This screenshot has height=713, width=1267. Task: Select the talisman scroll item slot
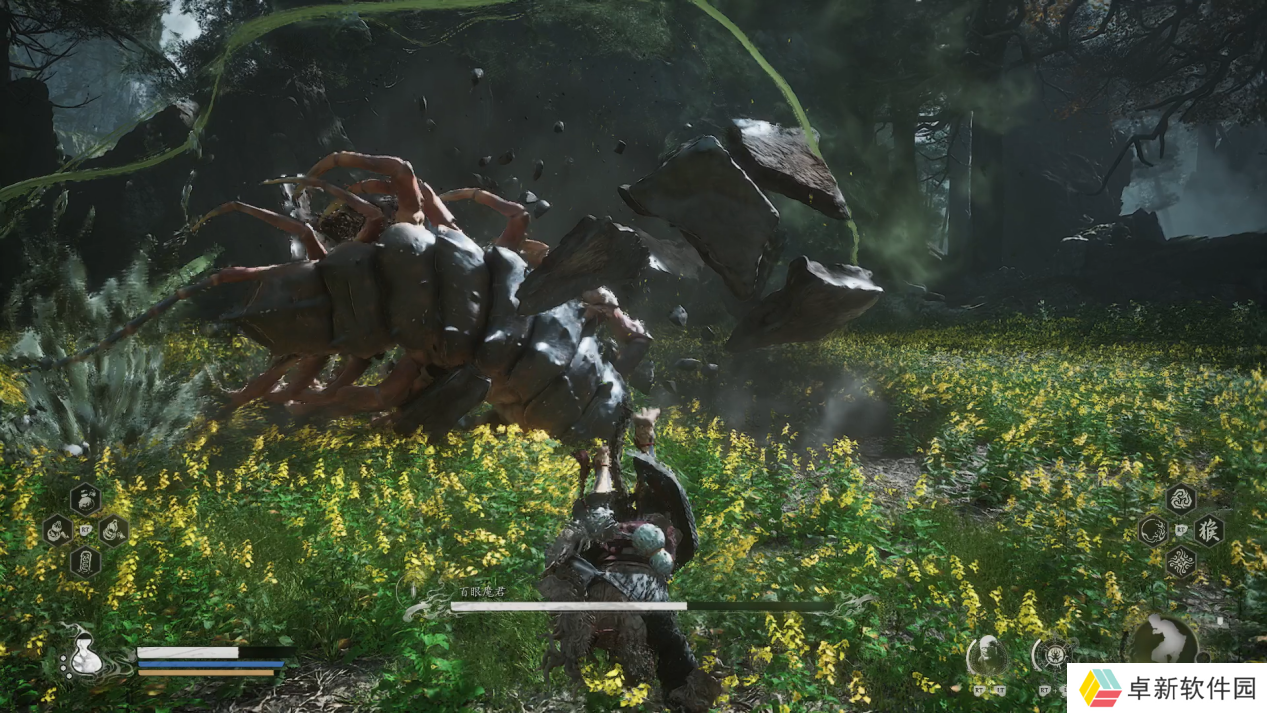[84, 562]
